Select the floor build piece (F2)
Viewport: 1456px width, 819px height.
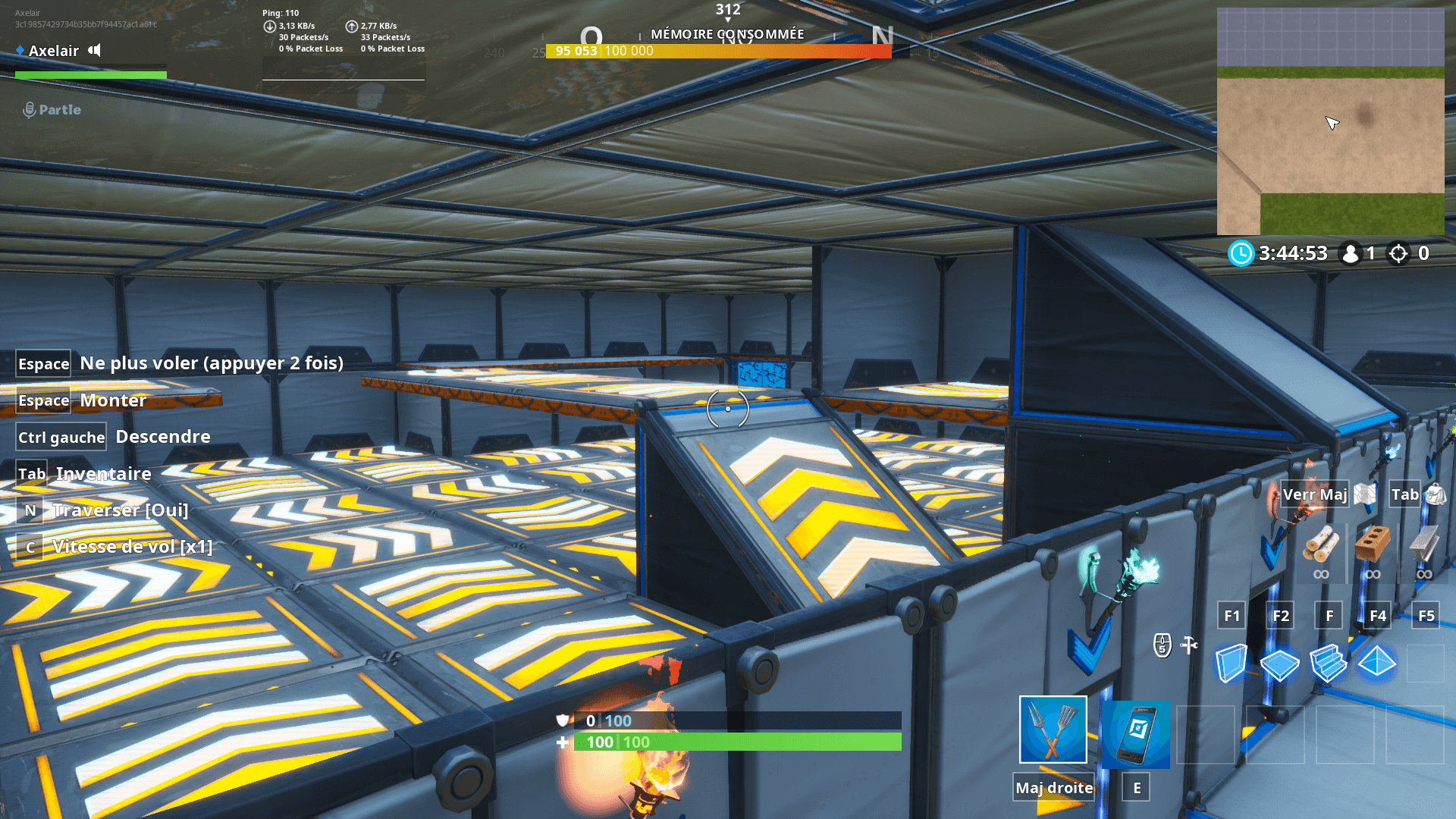tap(1279, 664)
